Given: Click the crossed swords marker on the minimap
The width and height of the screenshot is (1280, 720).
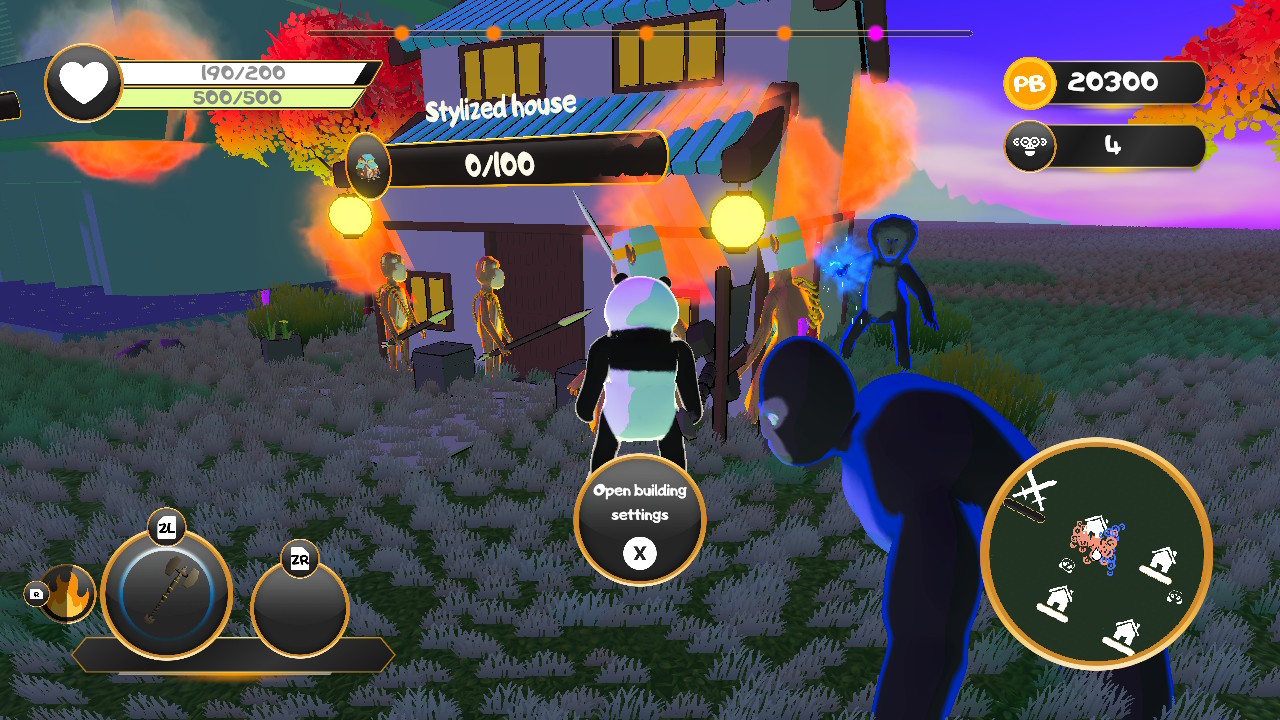Looking at the screenshot, I should 1033,487.
